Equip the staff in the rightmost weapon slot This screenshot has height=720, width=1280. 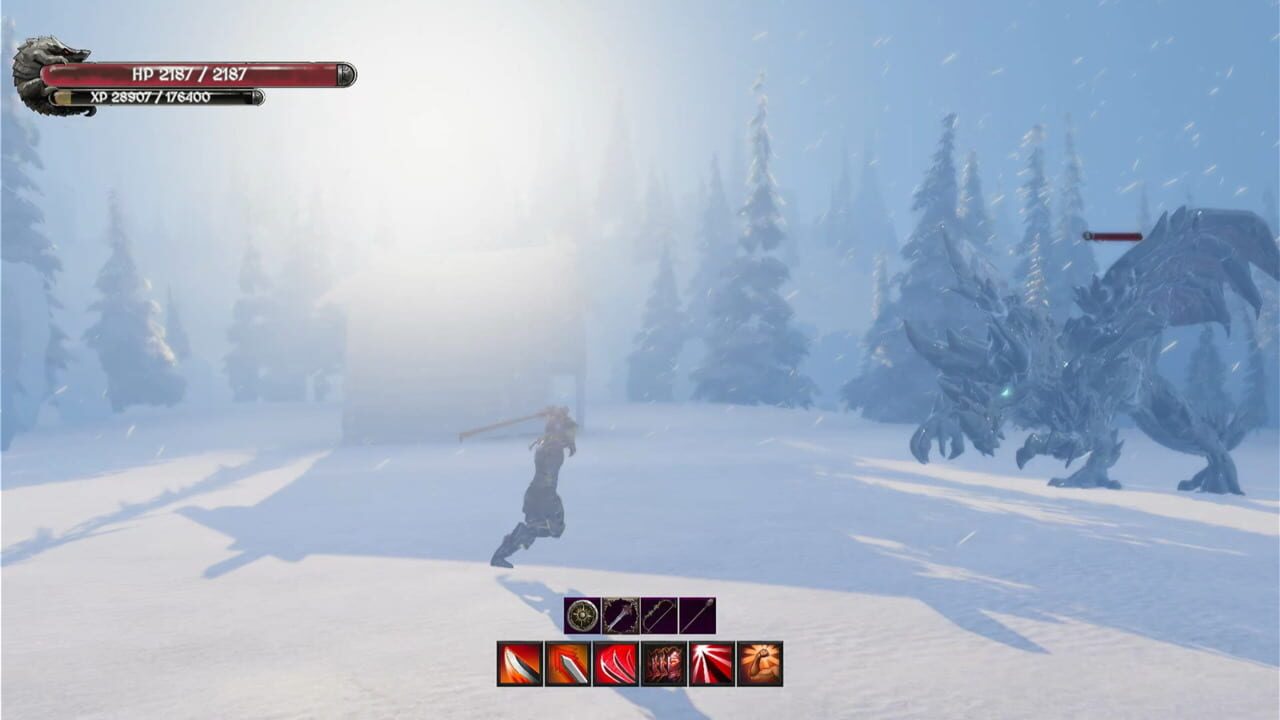[x=697, y=616]
